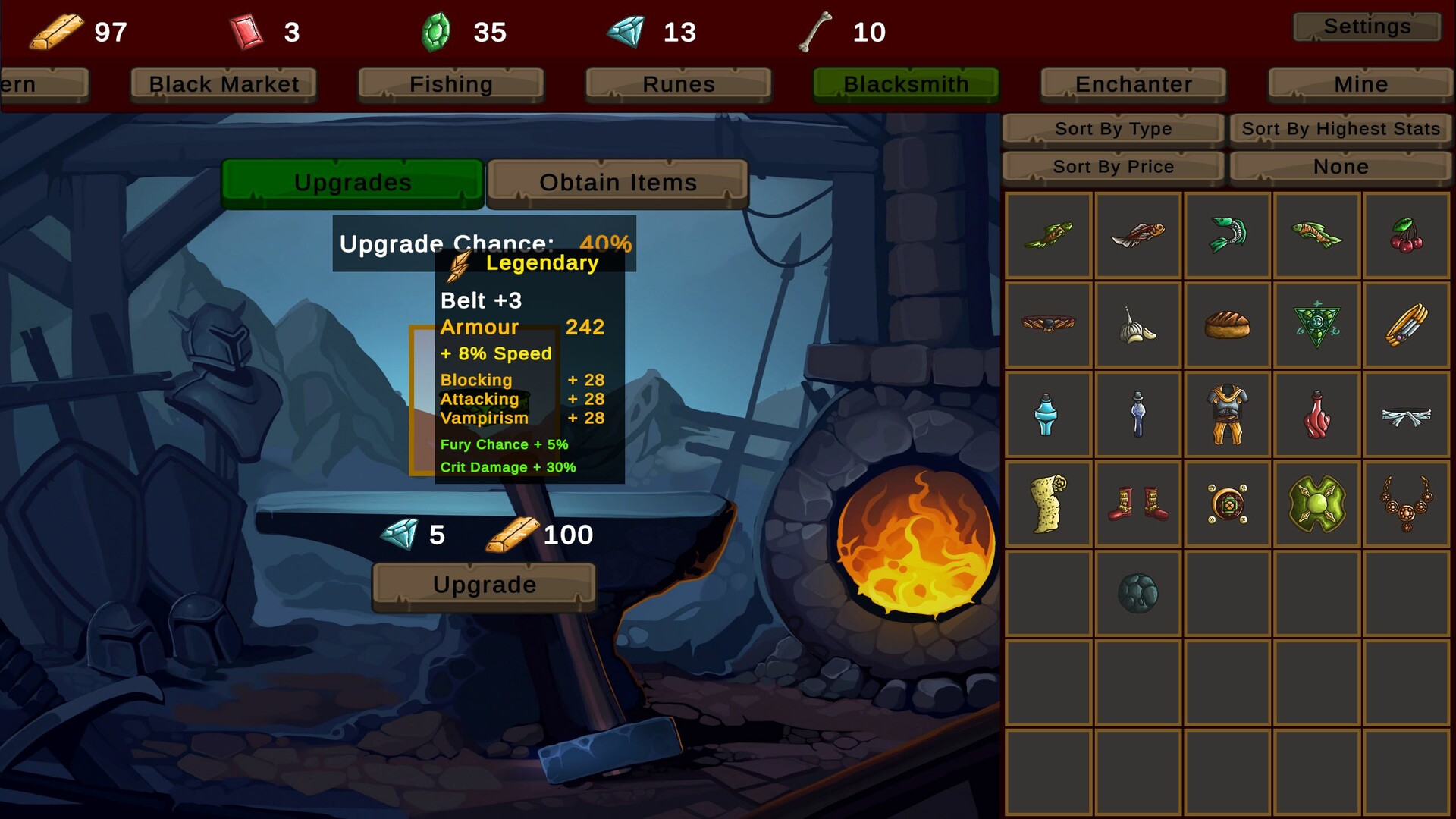The height and width of the screenshot is (819, 1456).
Task: Switch to Obtain Items mode
Action: [x=617, y=182]
